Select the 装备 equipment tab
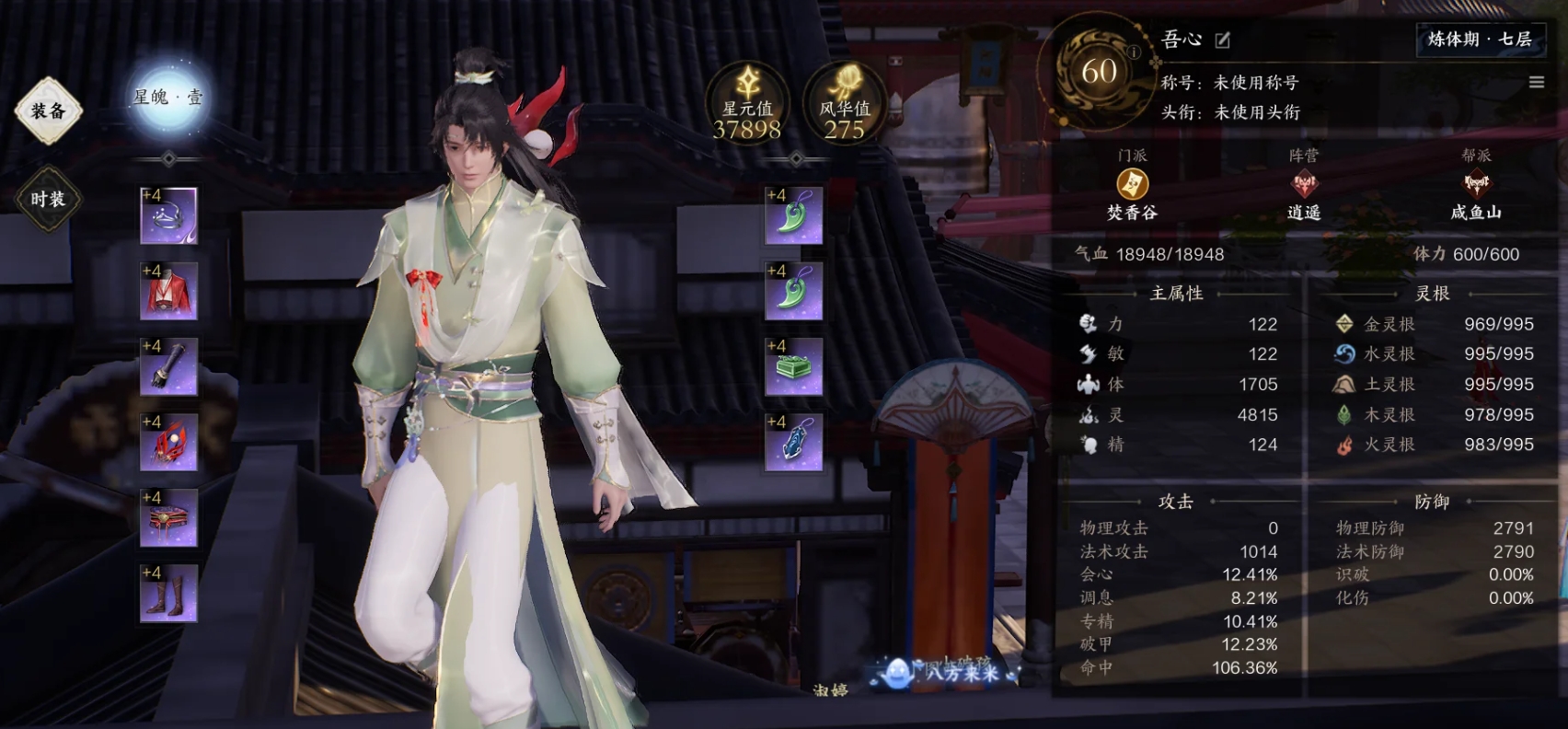Screen dimensions: 1568x729 (48, 109)
